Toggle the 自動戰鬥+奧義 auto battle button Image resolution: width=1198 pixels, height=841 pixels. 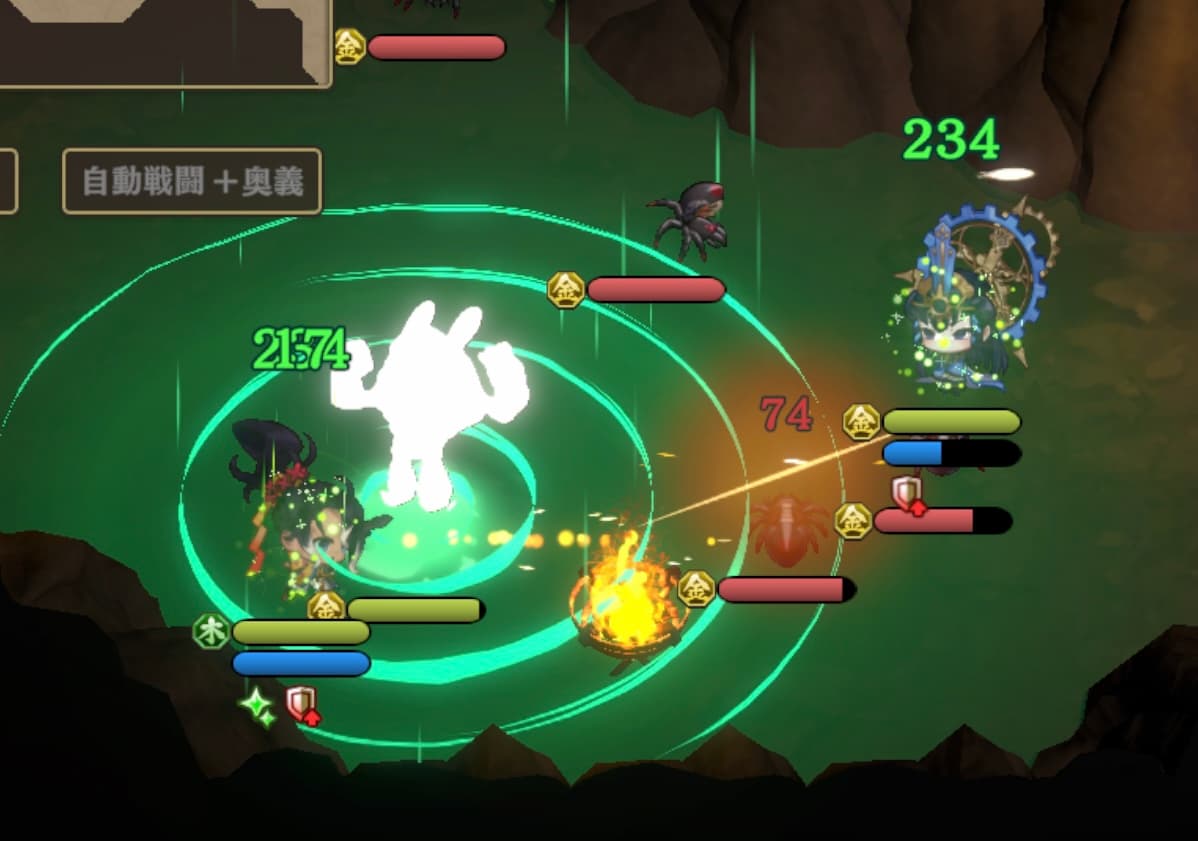(x=192, y=182)
